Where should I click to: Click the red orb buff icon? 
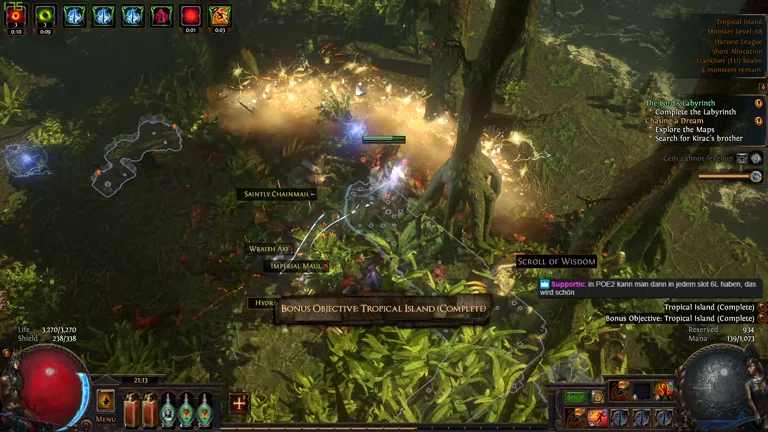tap(190, 15)
